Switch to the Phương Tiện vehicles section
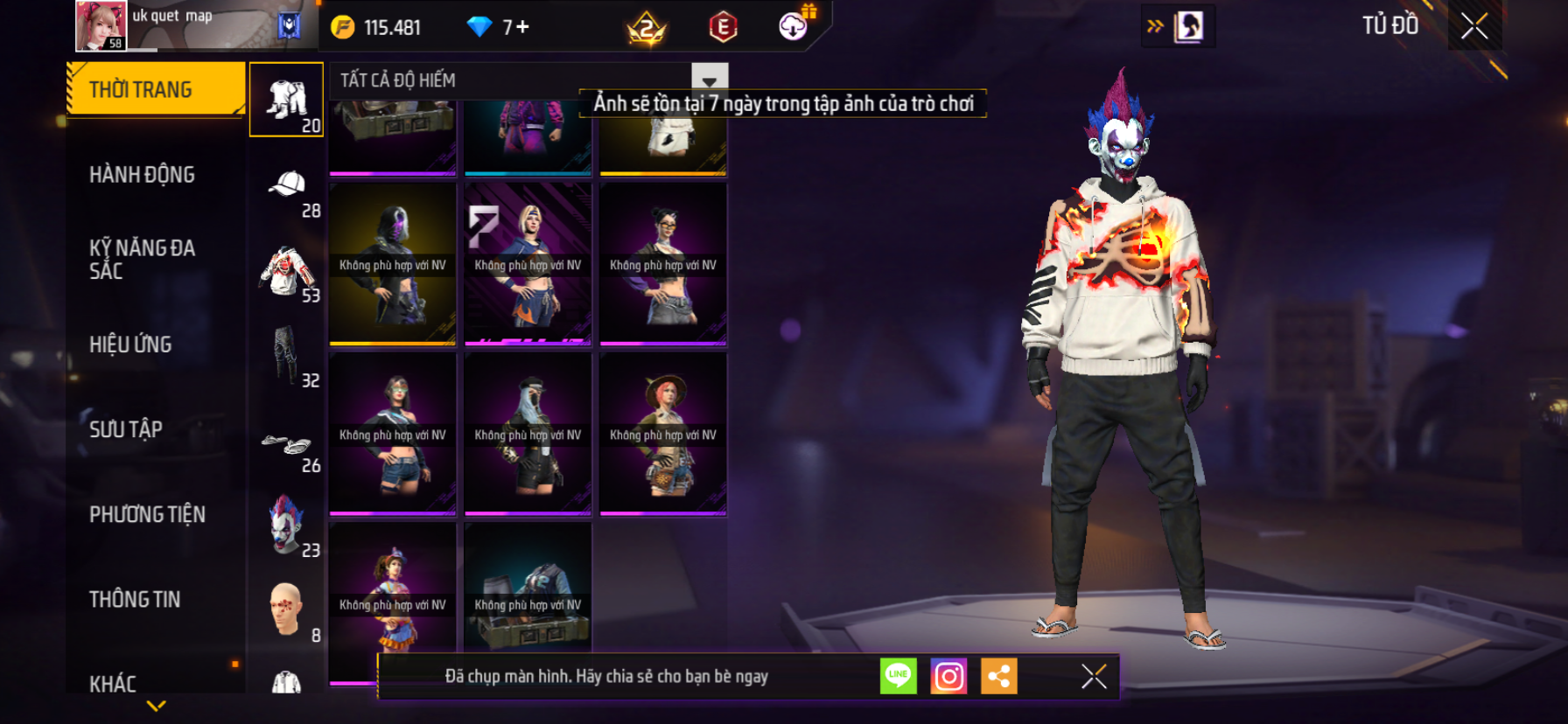 (x=147, y=514)
